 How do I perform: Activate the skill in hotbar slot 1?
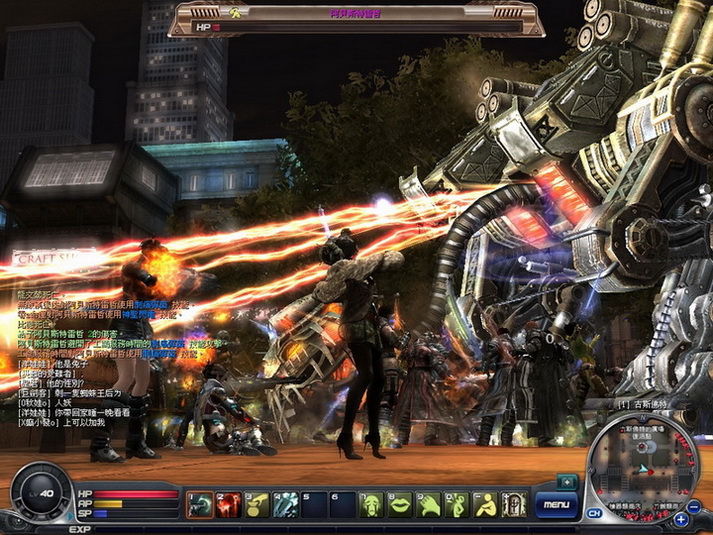(x=200, y=505)
